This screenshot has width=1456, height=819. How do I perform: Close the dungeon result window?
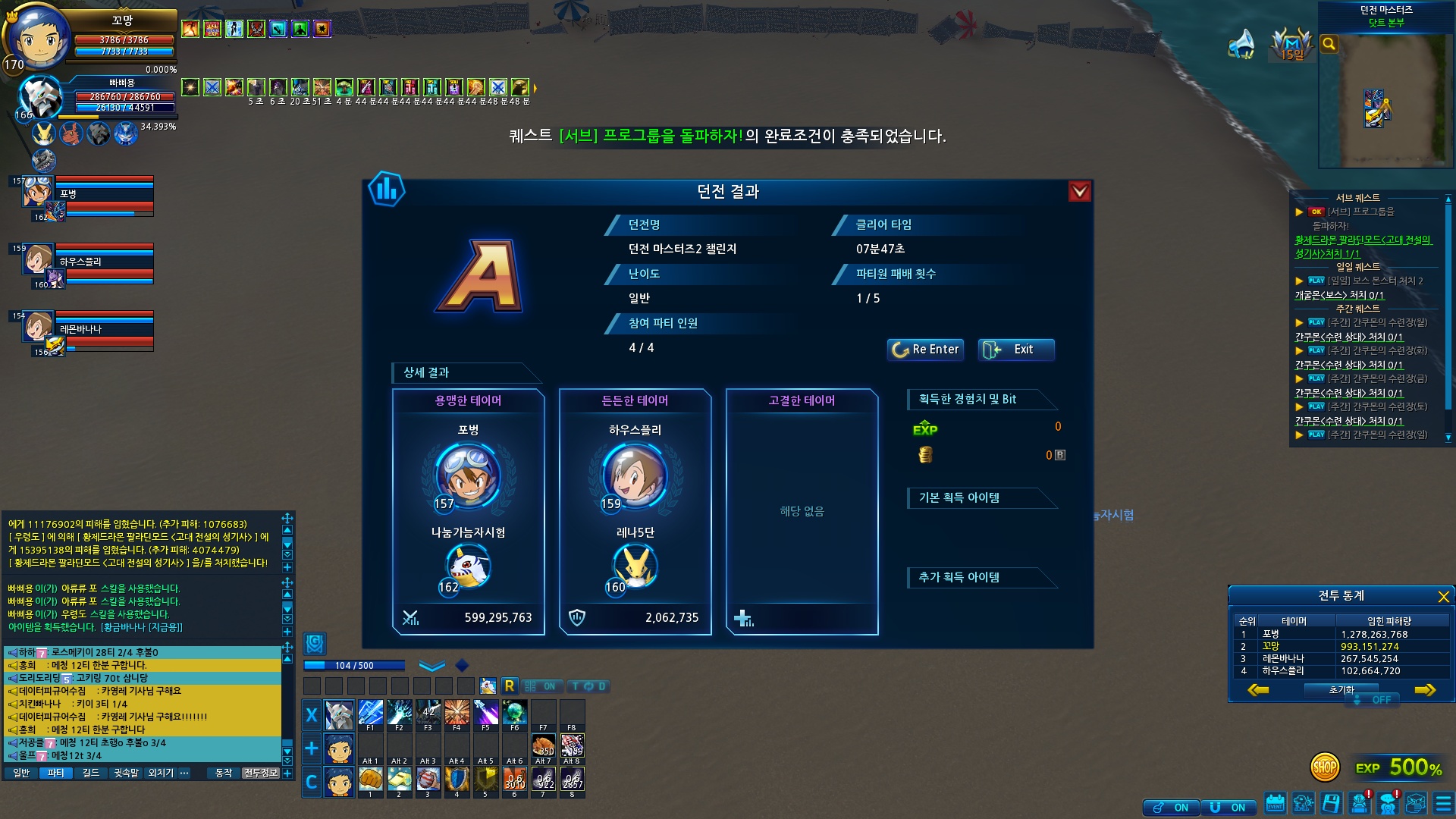[1079, 192]
